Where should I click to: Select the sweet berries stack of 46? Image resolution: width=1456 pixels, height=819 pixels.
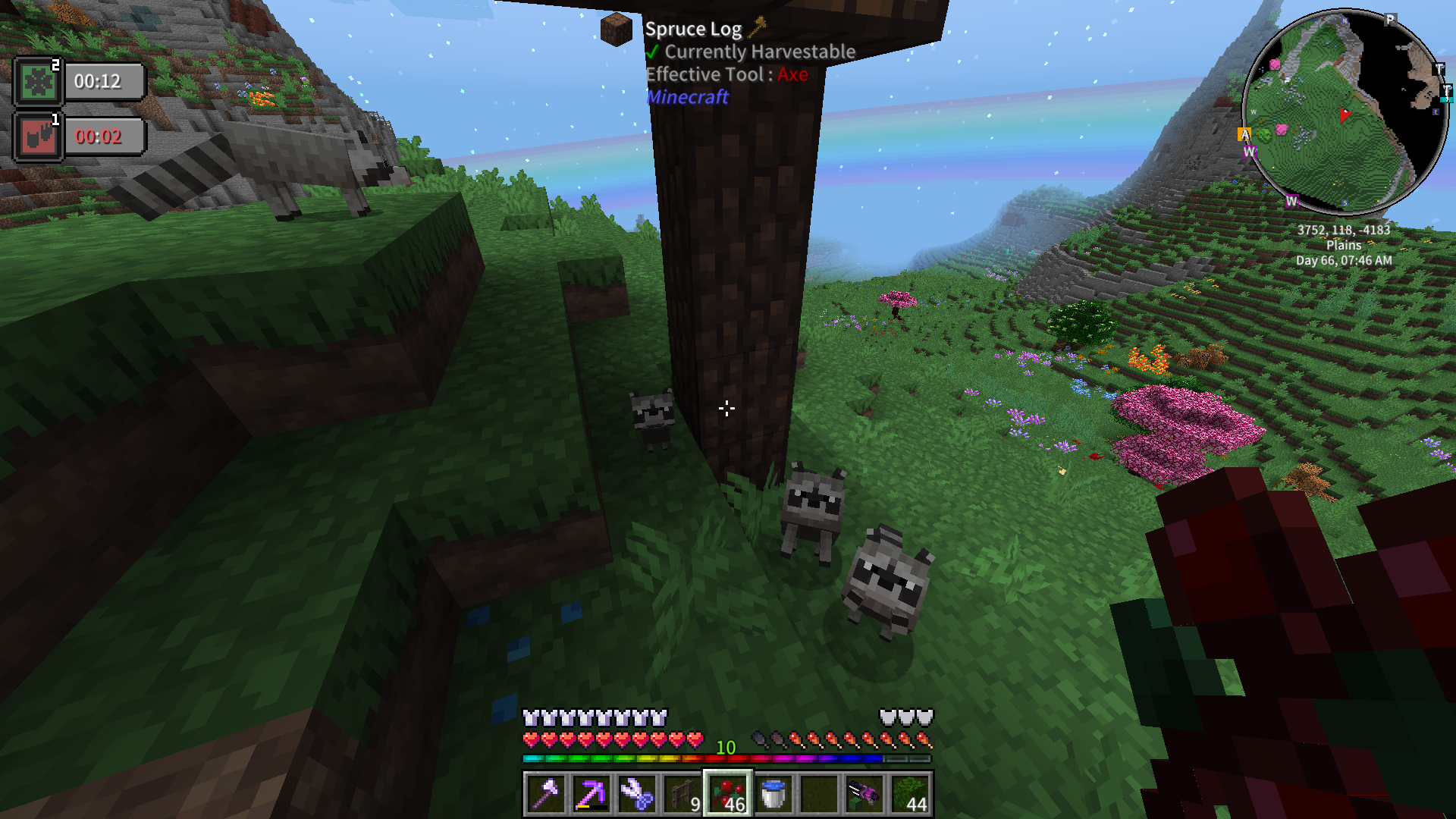(x=728, y=794)
